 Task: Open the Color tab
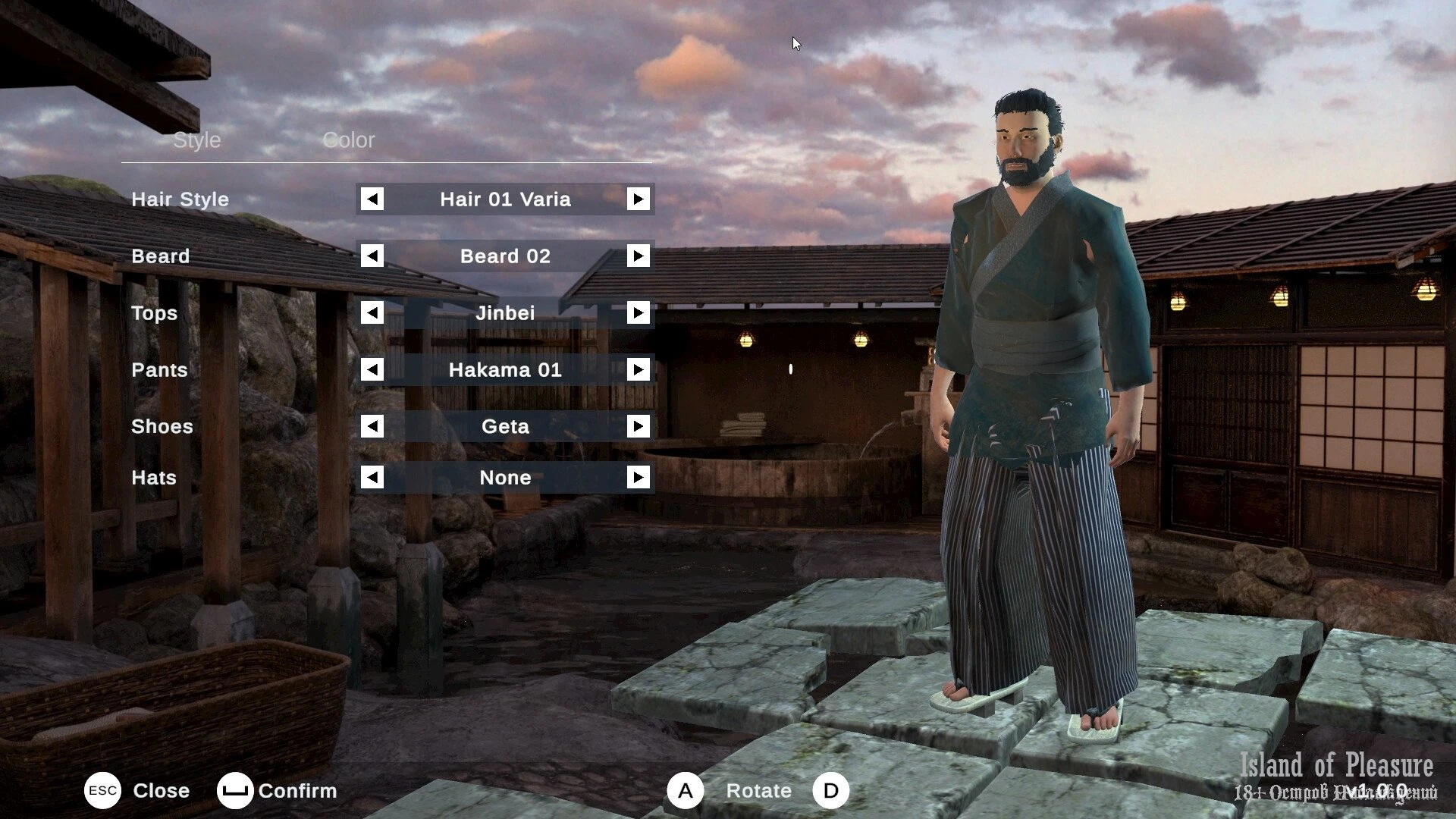tap(348, 140)
